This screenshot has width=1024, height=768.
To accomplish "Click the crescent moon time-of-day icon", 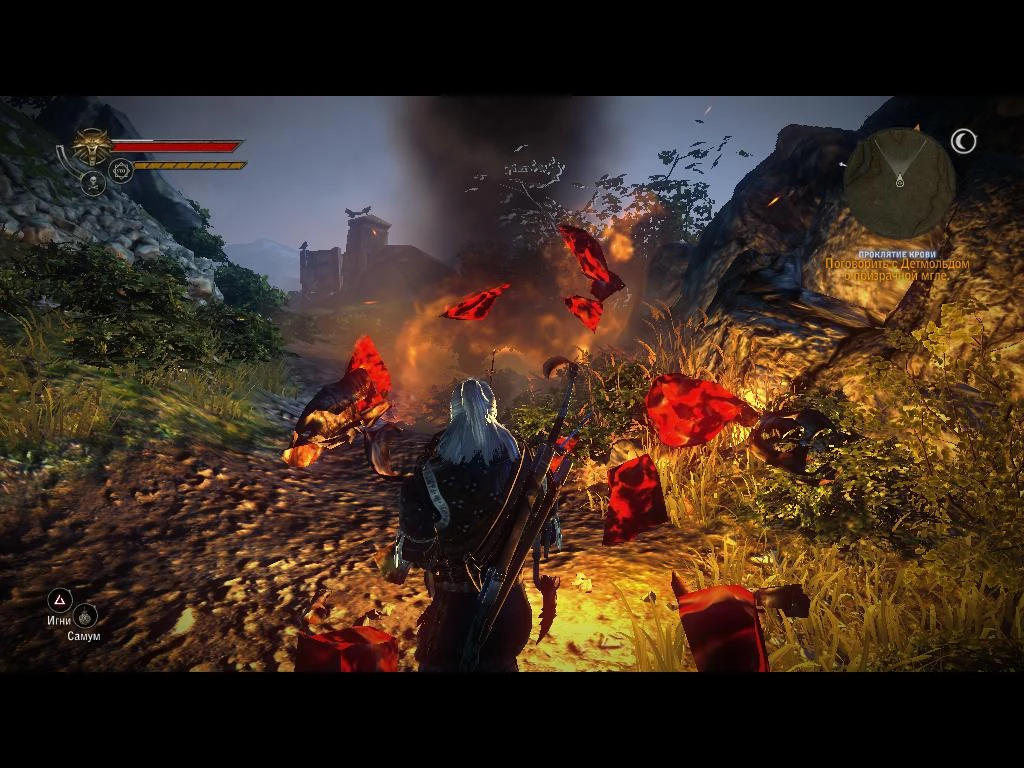I will point(964,142).
